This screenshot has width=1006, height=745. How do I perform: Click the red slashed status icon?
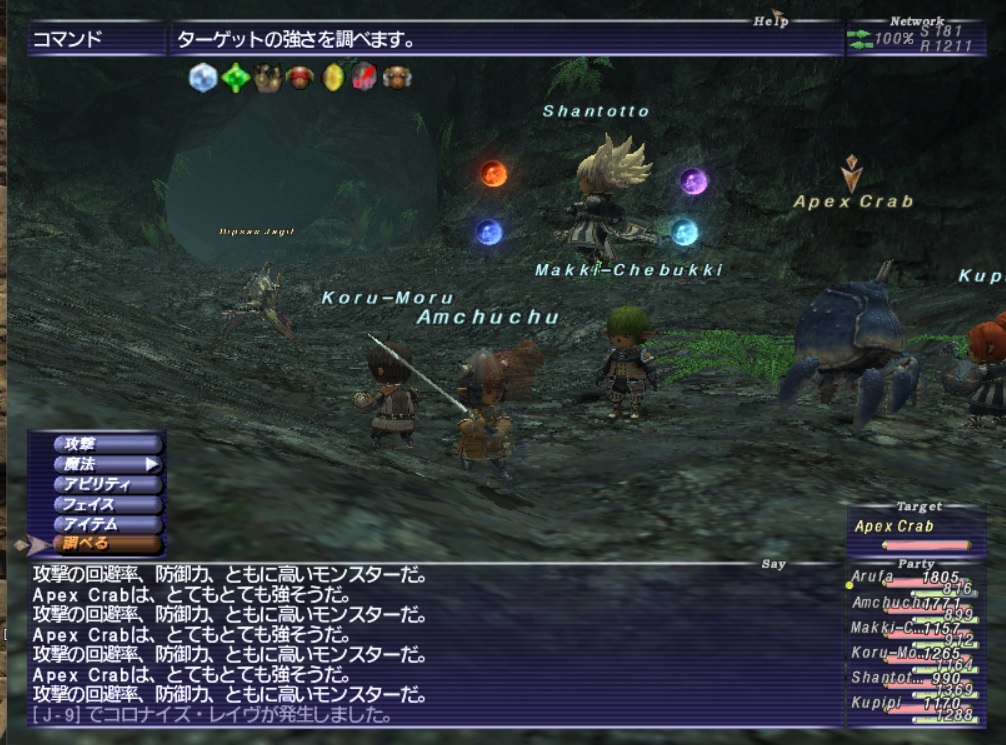(x=365, y=78)
